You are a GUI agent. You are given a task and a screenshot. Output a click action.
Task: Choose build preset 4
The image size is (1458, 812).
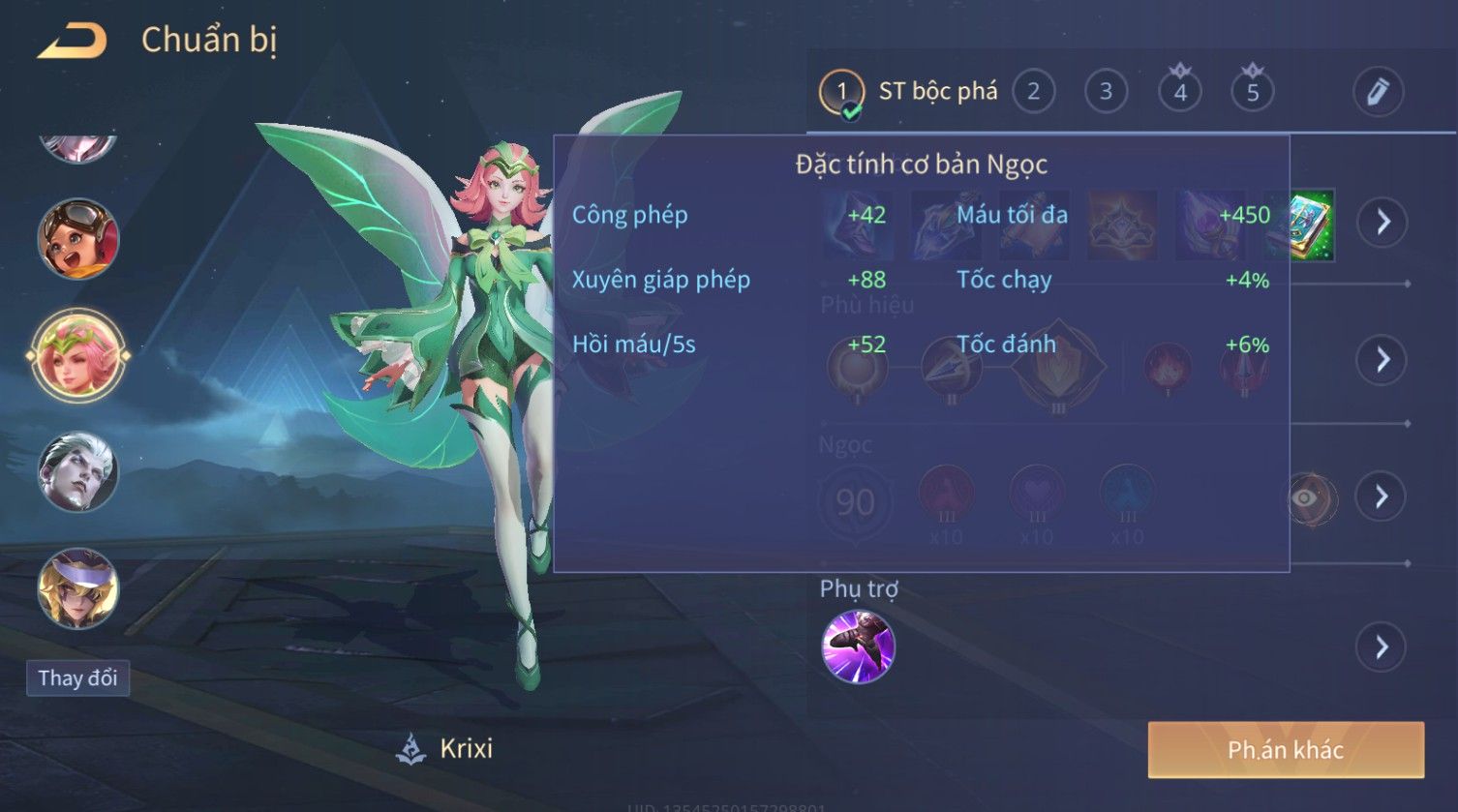point(1179,92)
